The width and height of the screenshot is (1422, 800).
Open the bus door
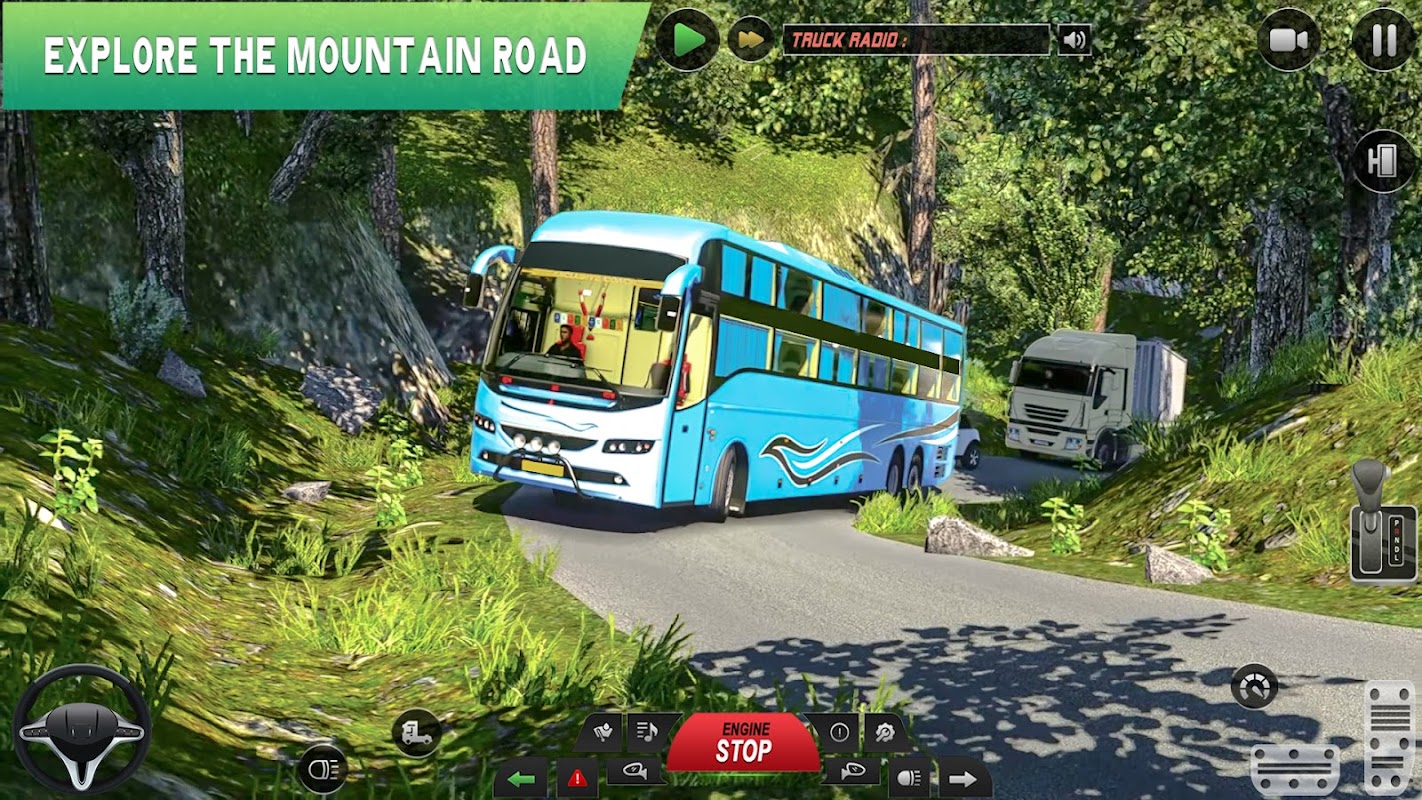pyautogui.click(x=1383, y=162)
